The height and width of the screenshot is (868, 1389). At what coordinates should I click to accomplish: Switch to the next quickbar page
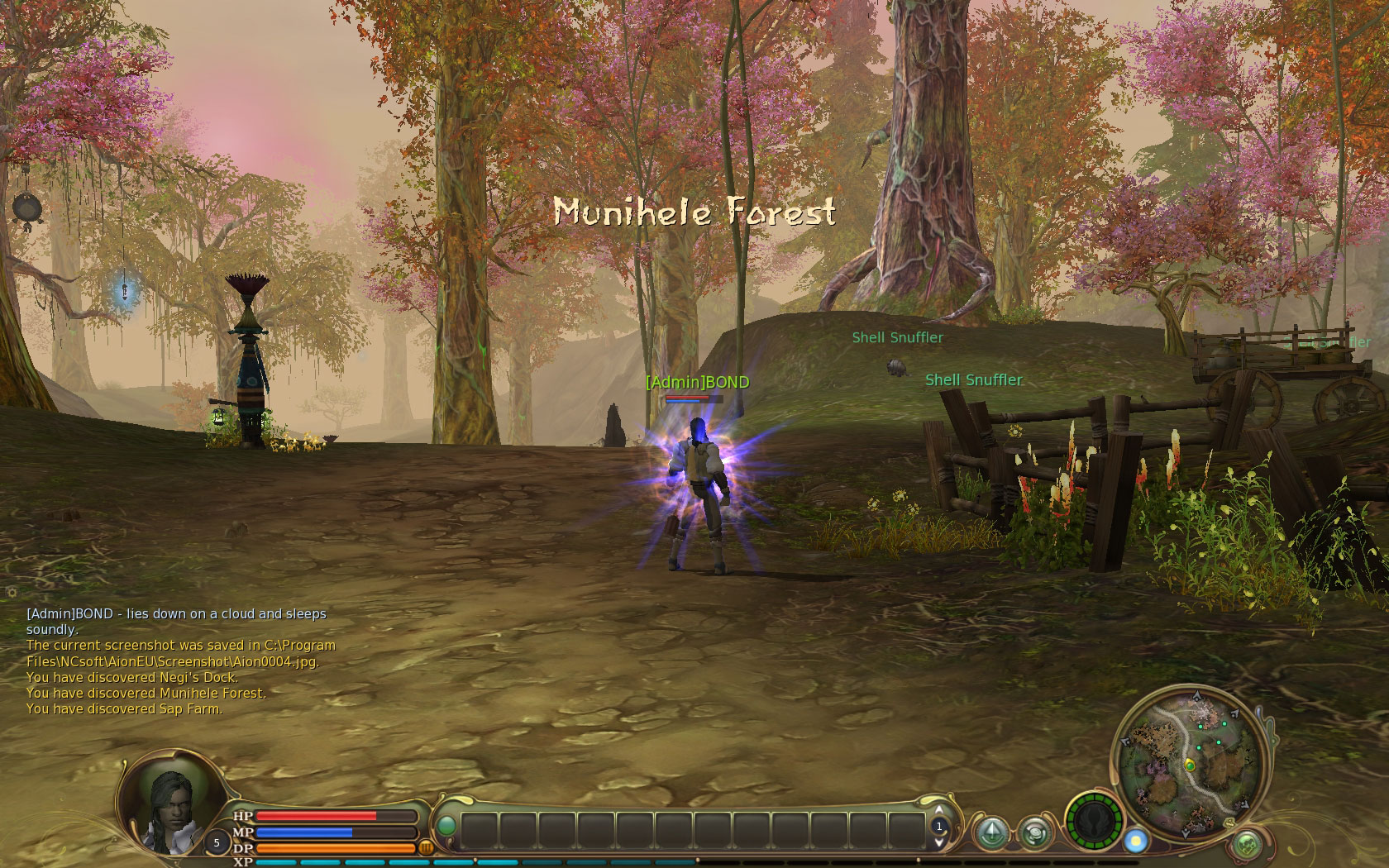pos(939,842)
